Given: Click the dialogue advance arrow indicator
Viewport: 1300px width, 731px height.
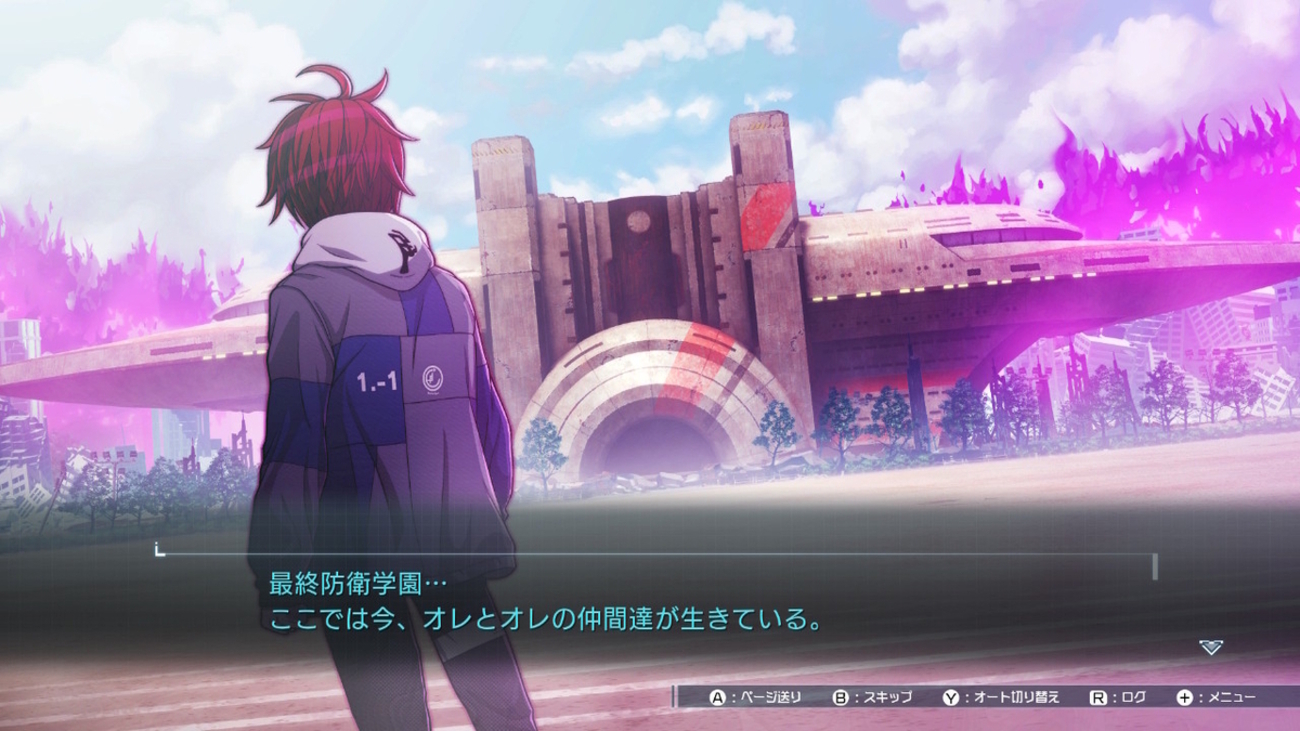Looking at the screenshot, I should click(x=1210, y=648).
